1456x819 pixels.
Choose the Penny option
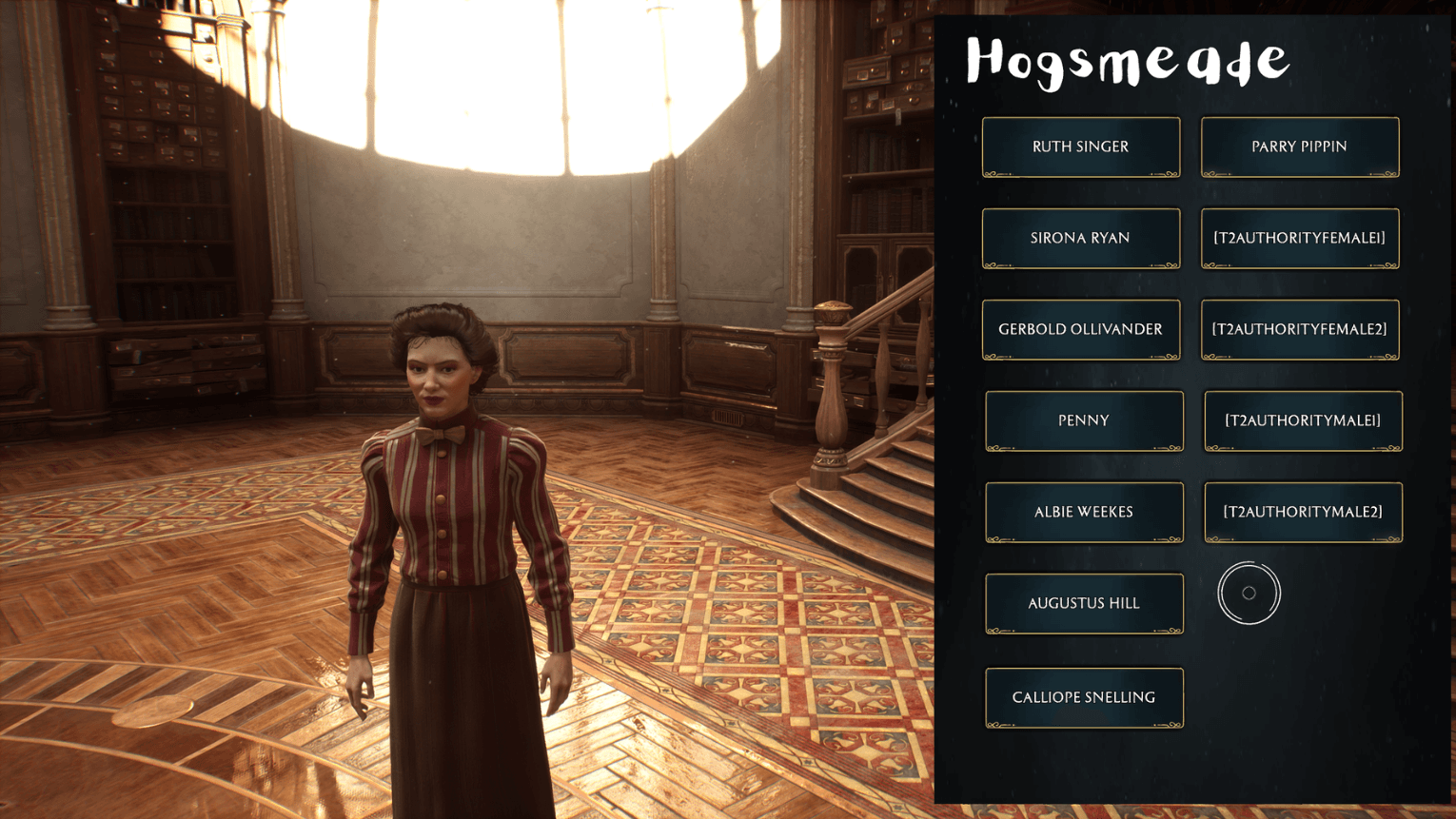(1084, 420)
